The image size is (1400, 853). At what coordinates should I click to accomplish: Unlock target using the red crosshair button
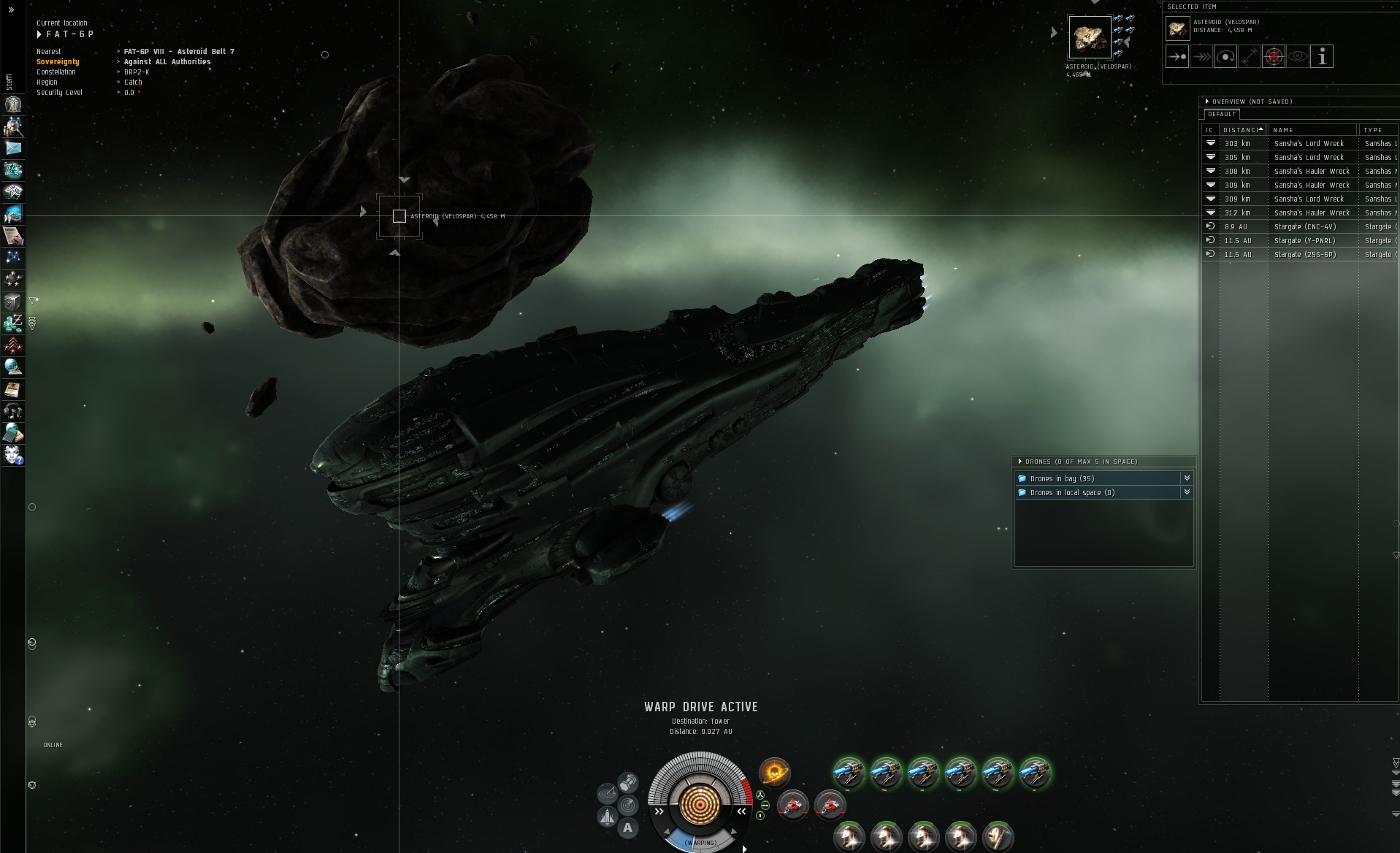1273,56
